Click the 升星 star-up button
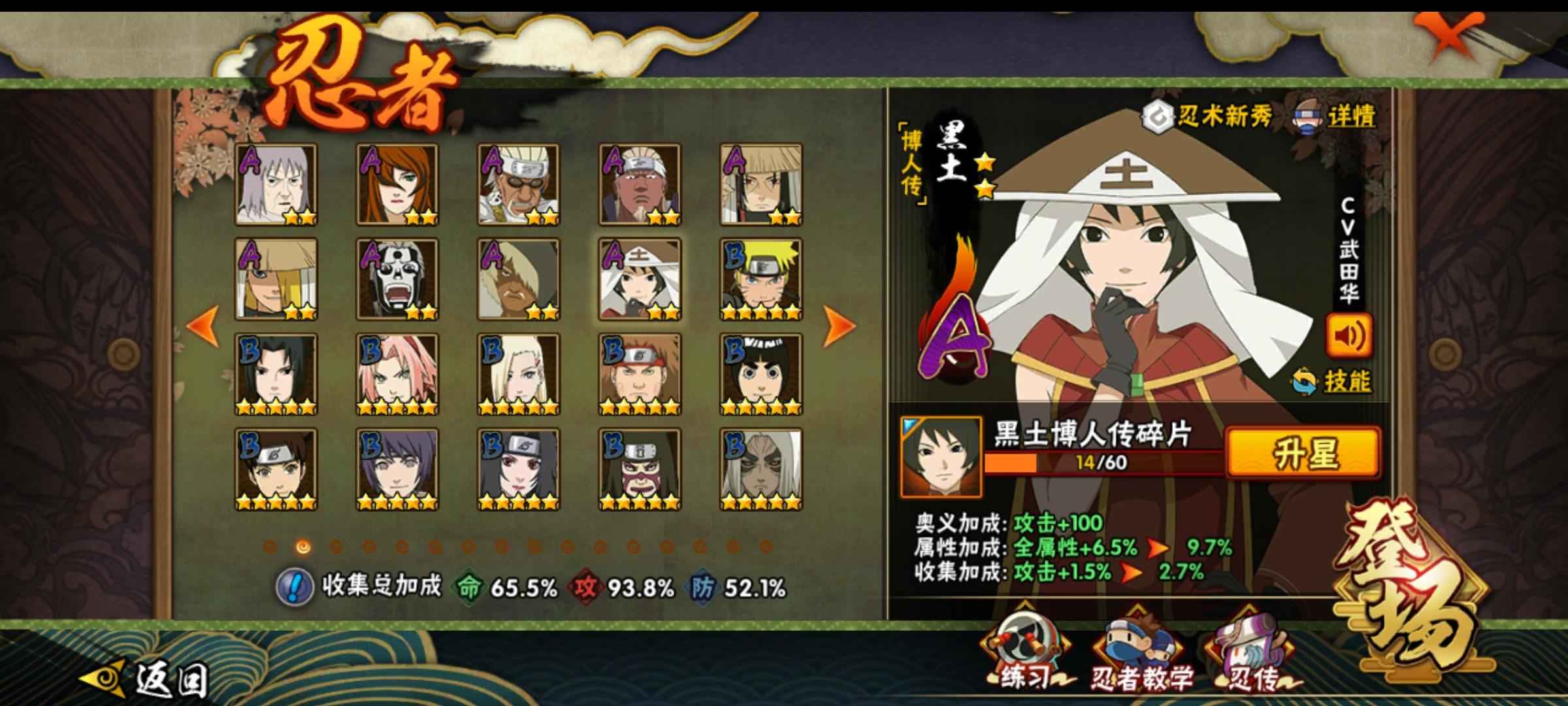 pyautogui.click(x=1303, y=452)
